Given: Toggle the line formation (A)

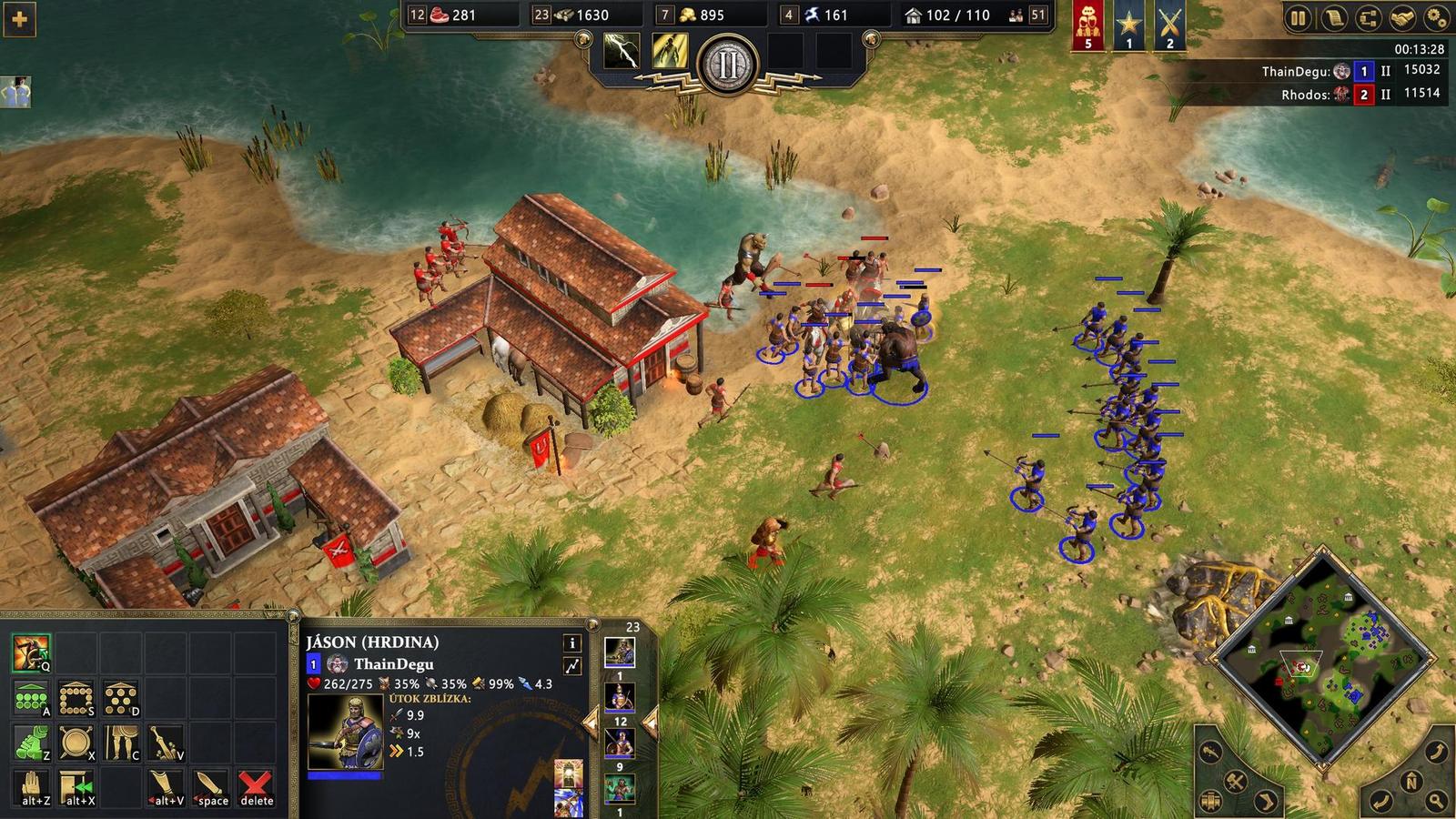Looking at the screenshot, I should [31, 698].
